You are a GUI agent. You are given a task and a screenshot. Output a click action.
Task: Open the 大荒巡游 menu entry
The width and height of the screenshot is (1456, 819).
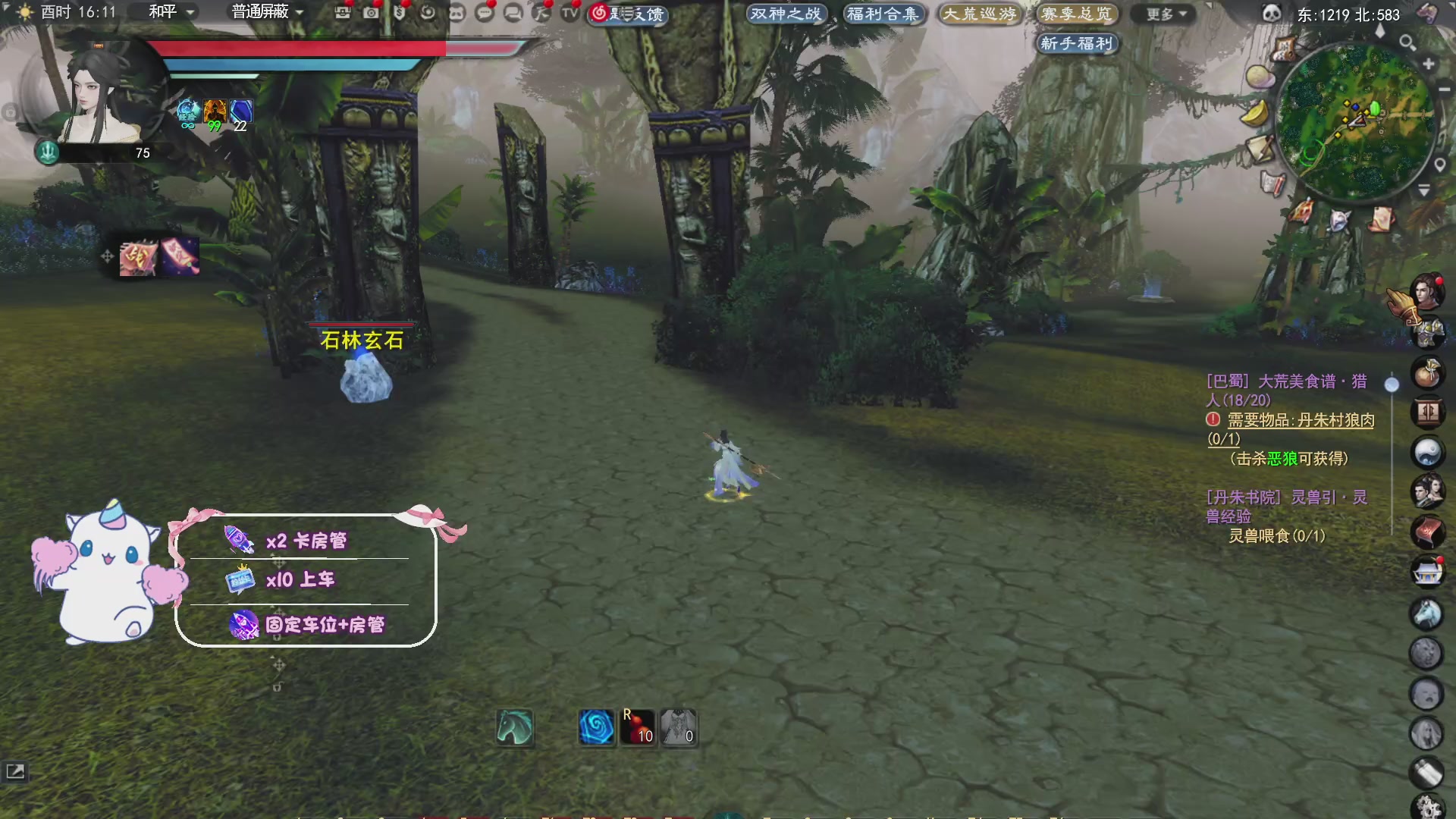[981, 14]
